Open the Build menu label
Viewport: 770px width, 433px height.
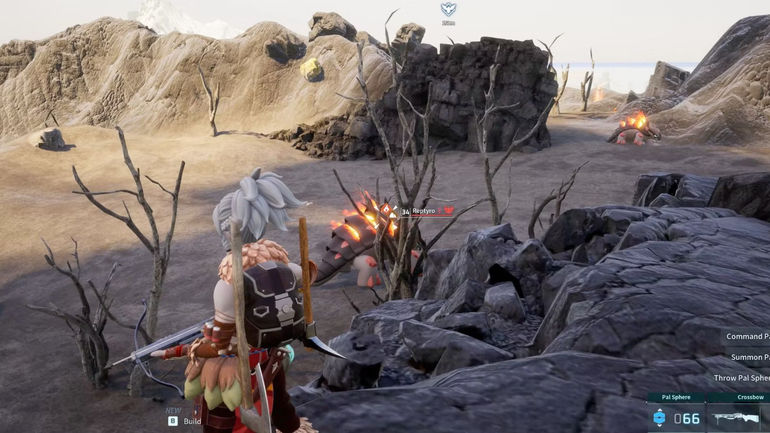(x=192, y=421)
